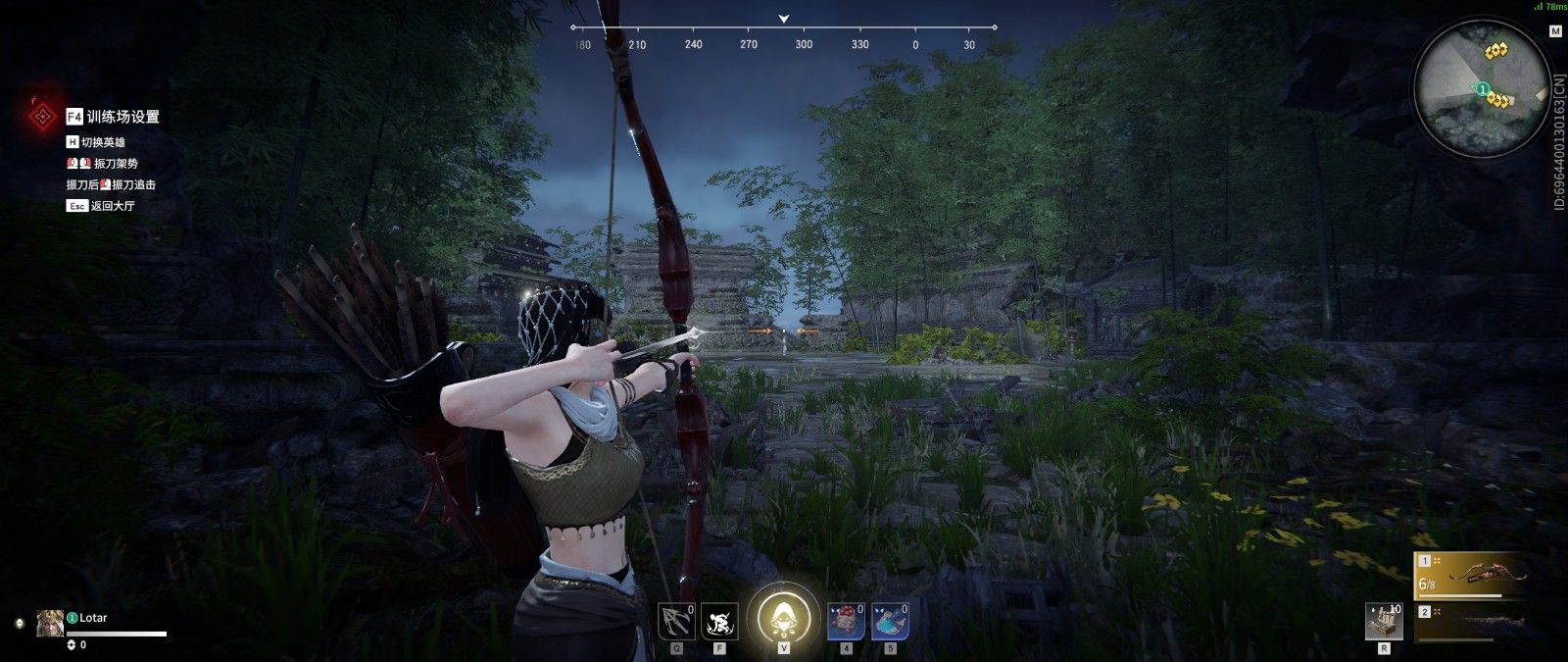This screenshot has width=1568, height=662.
Task: Click the red diamond training emblem
Action: [41, 118]
